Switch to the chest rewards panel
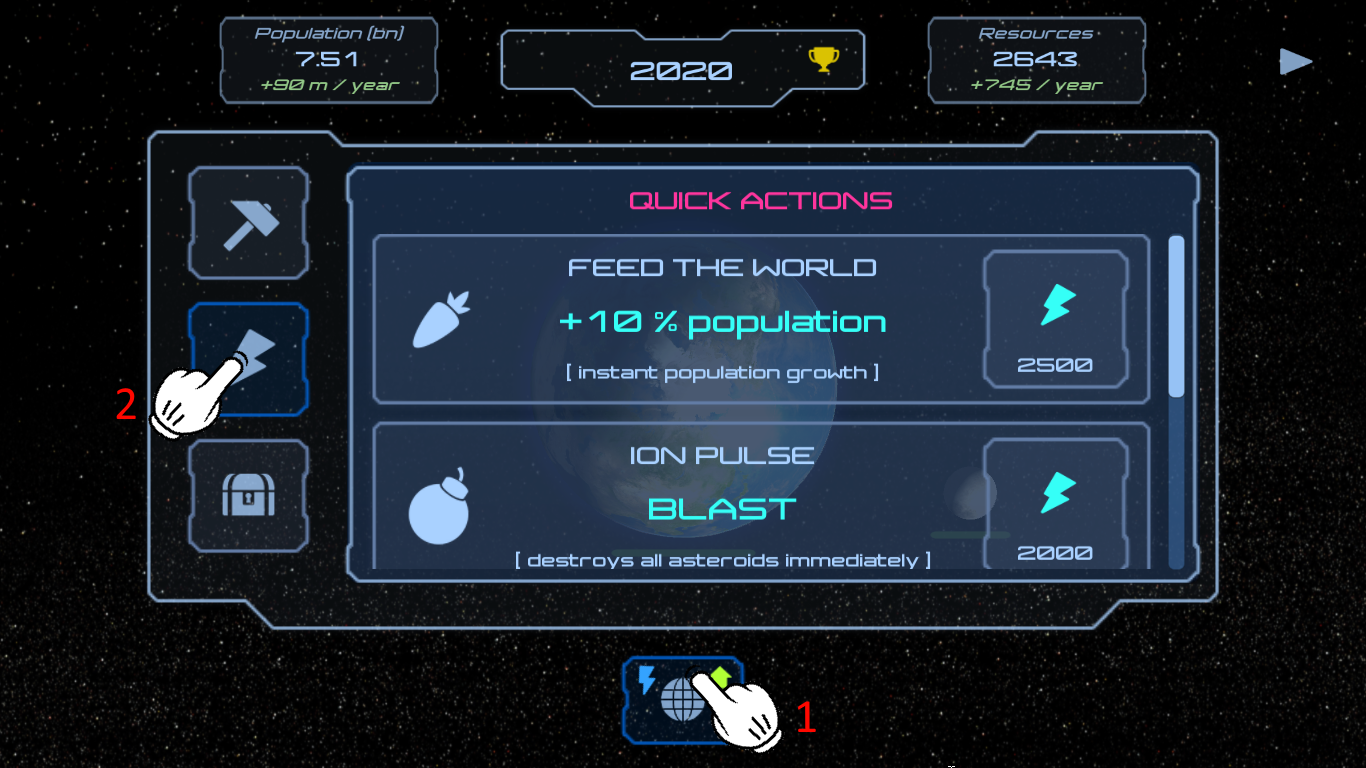The width and height of the screenshot is (1366, 768). coord(247,497)
